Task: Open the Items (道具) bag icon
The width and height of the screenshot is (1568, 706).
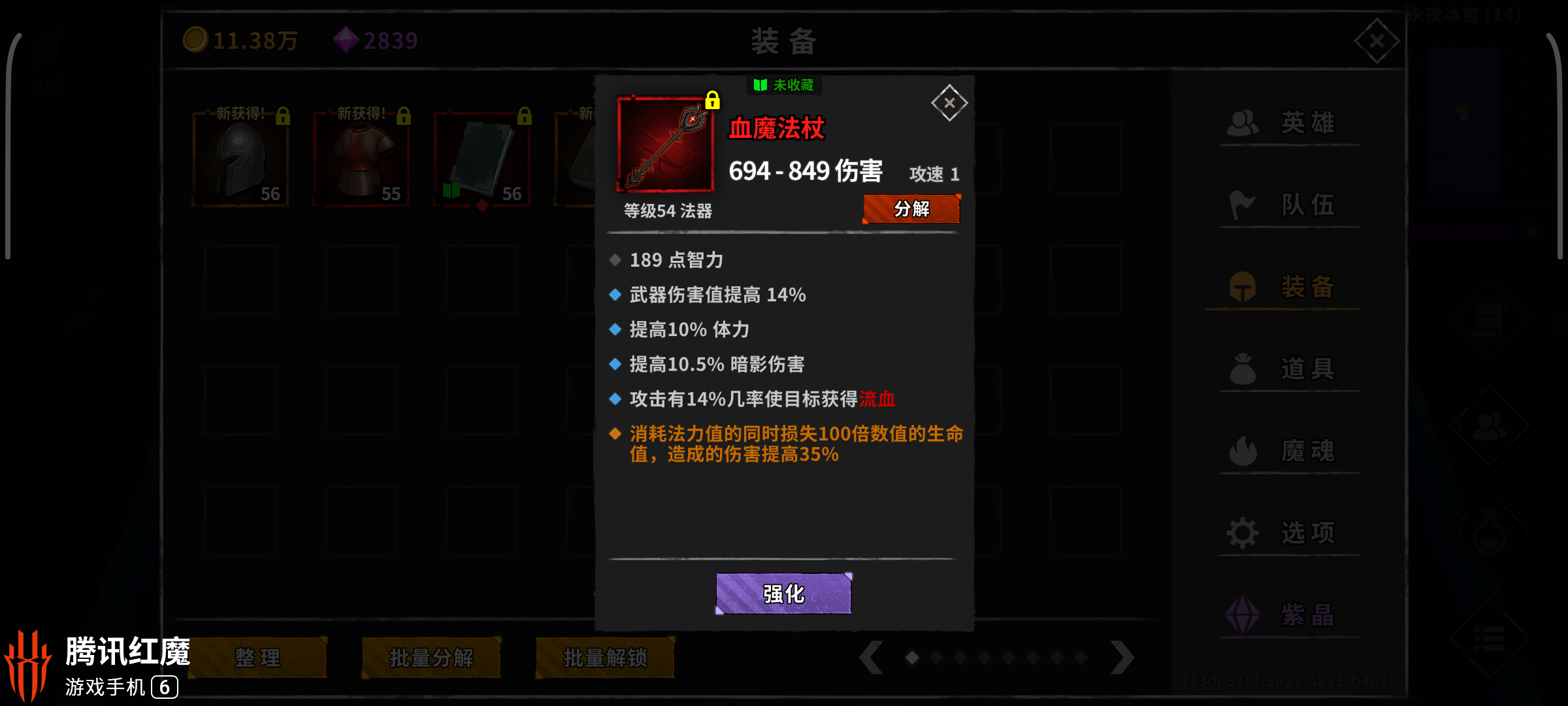Action: point(1243,367)
